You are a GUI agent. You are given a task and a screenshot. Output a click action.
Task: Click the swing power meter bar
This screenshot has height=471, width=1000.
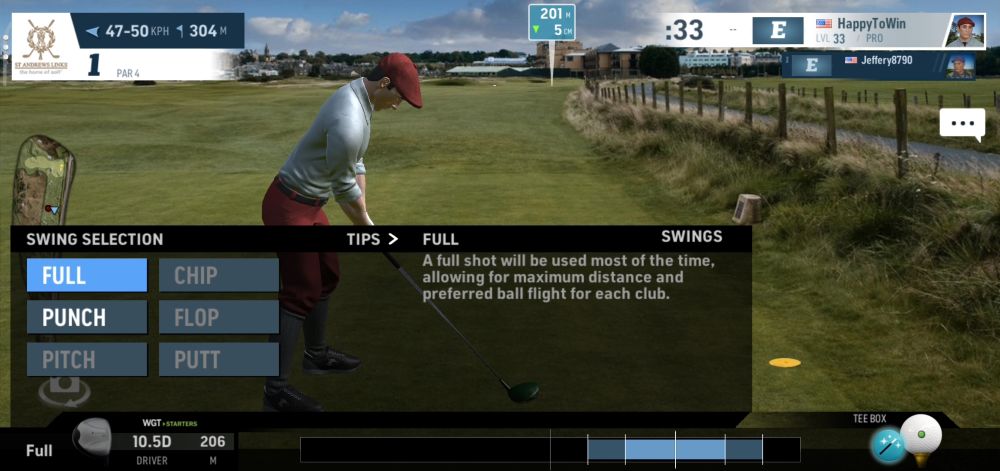coord(549,449)
